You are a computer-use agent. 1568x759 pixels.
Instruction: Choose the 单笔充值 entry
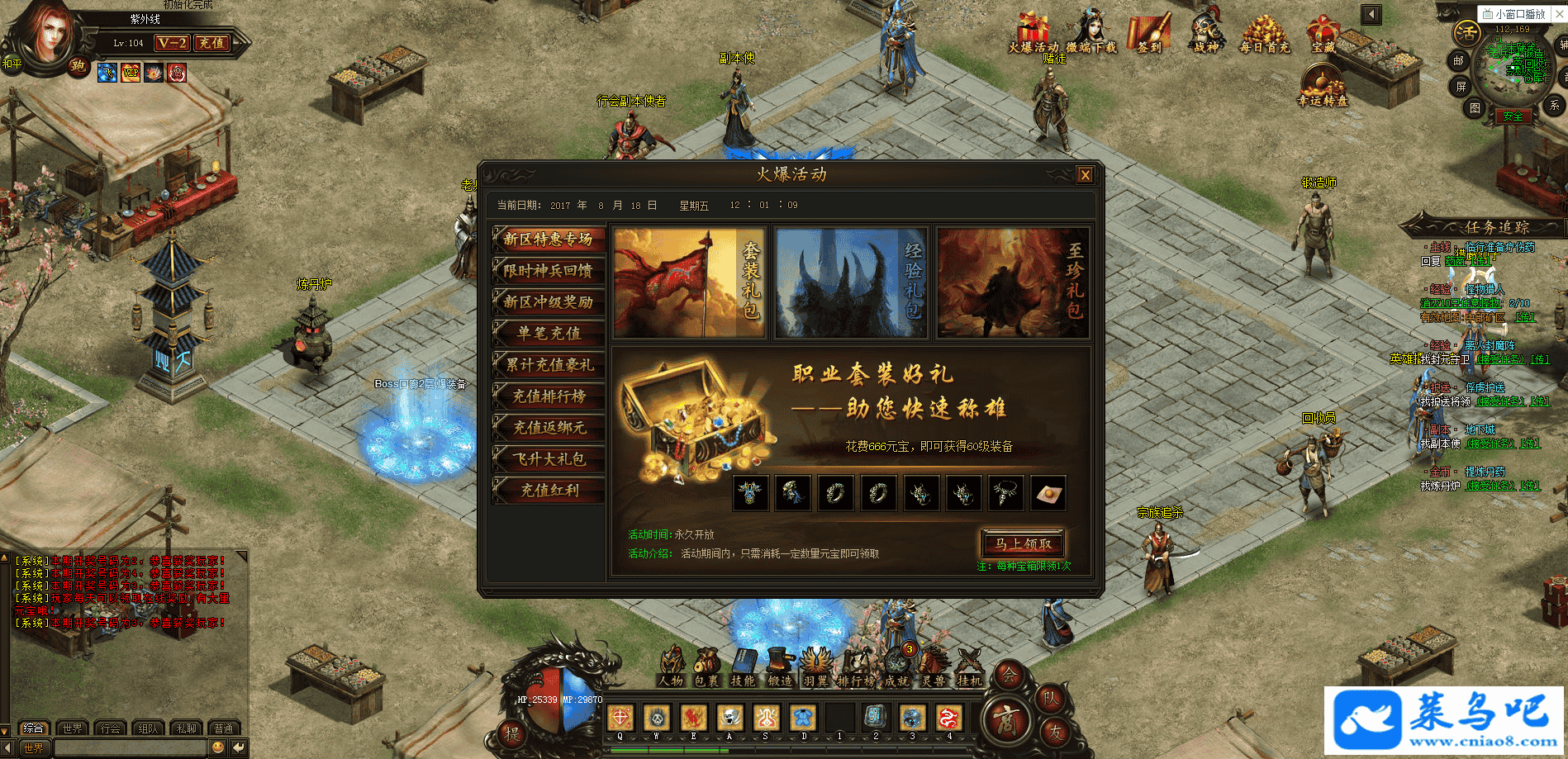(549, 334)
